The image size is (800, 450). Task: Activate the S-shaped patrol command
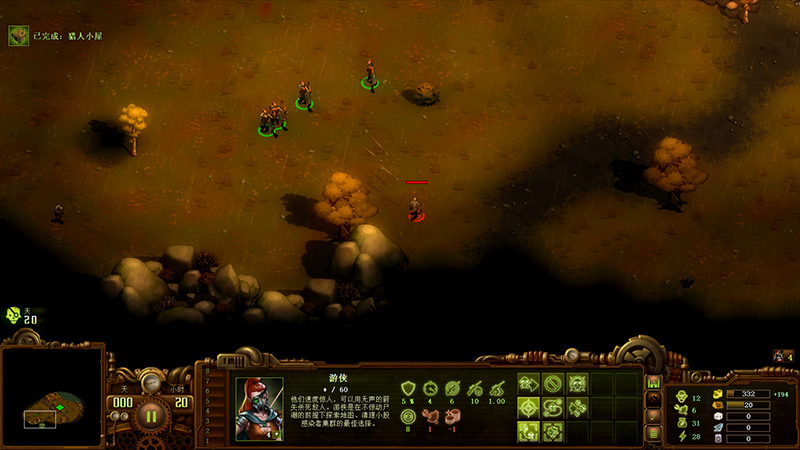click(553, 408)
